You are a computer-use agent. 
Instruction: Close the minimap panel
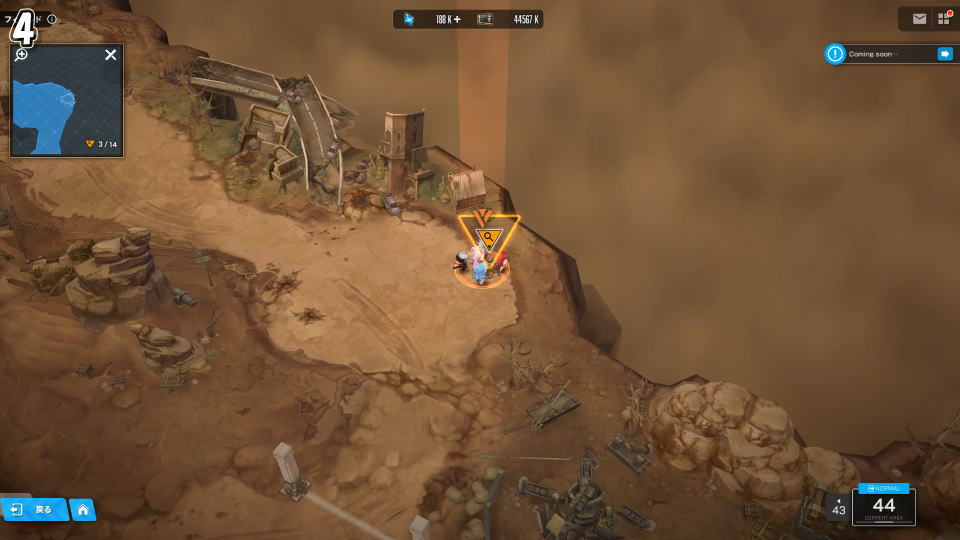coord(111,55)
